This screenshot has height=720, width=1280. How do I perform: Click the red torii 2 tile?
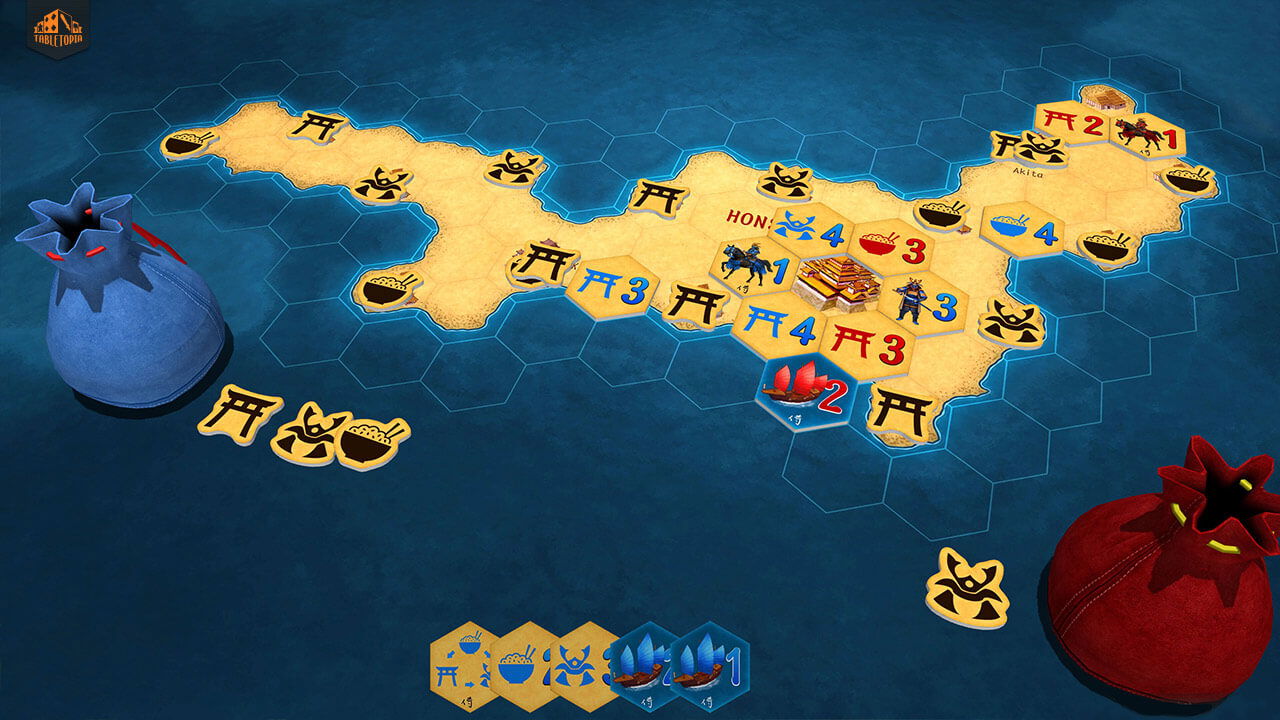(x=1072, y=124)
